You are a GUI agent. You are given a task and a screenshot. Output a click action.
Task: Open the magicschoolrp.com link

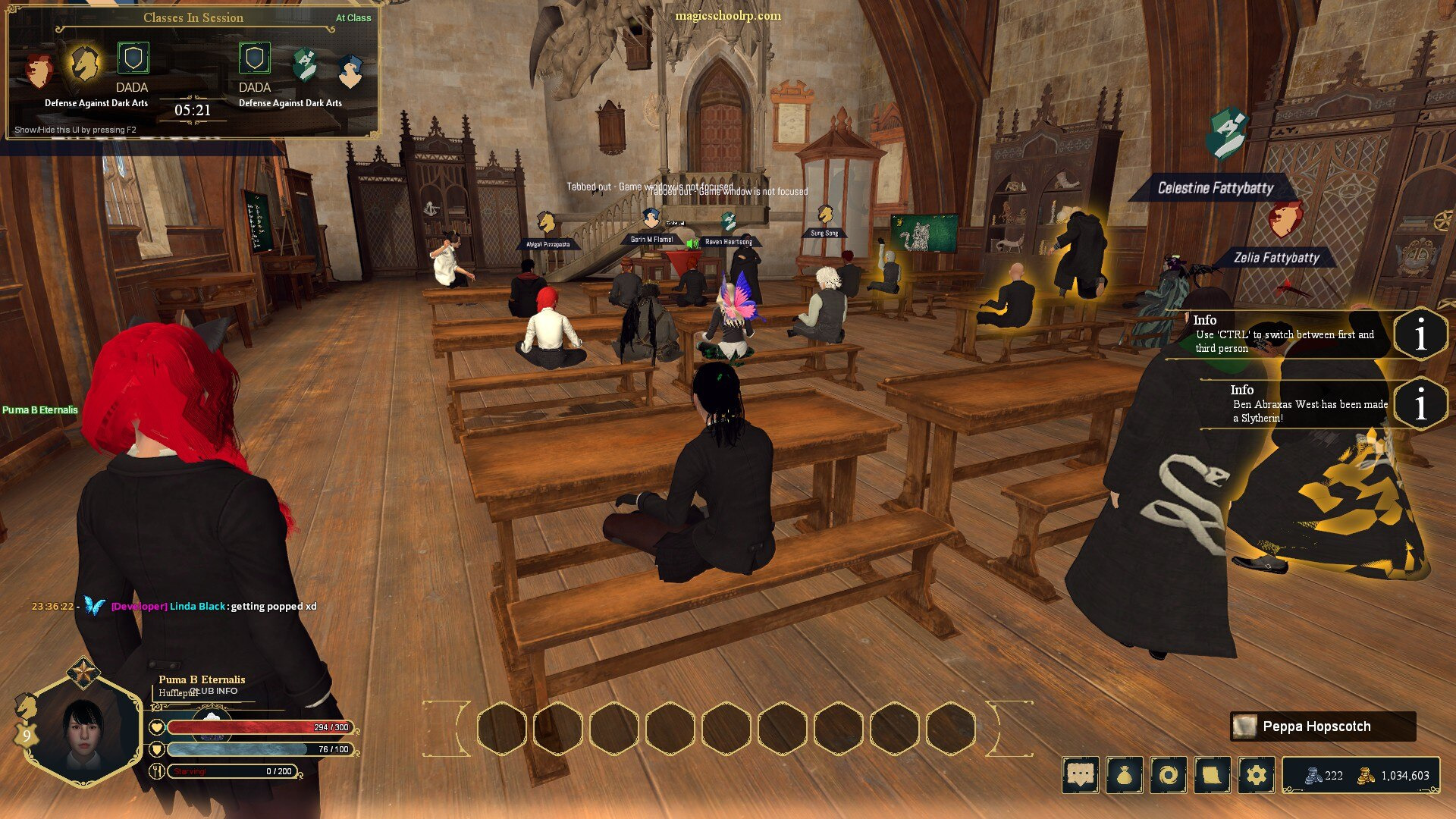point(728,16)
